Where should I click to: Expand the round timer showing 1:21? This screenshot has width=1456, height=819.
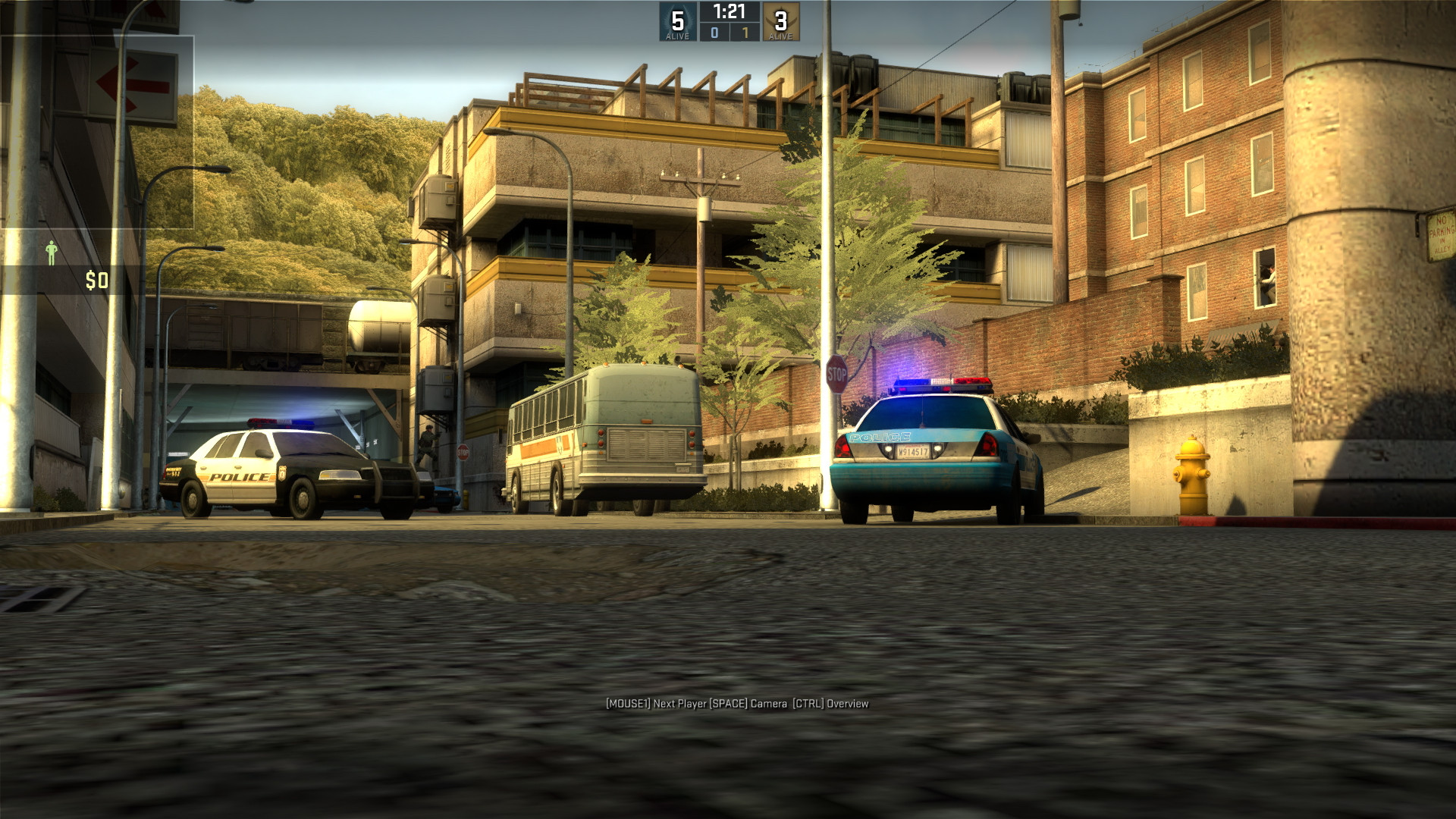(730, 11)
